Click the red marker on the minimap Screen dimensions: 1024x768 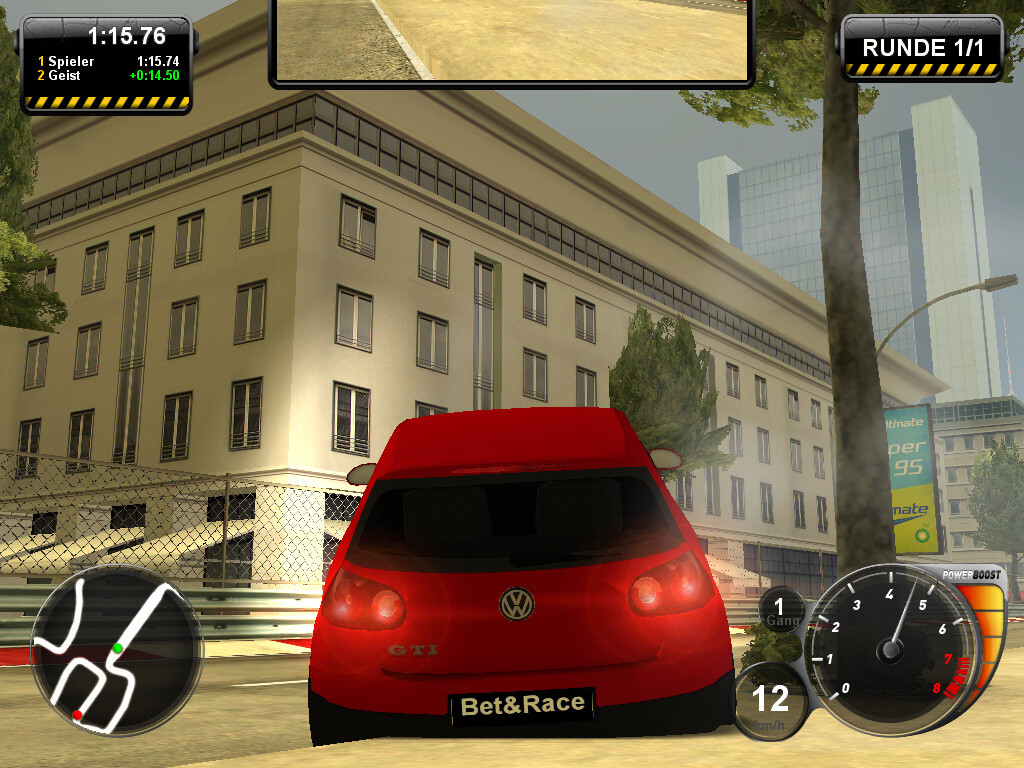[x=77, y=715]
